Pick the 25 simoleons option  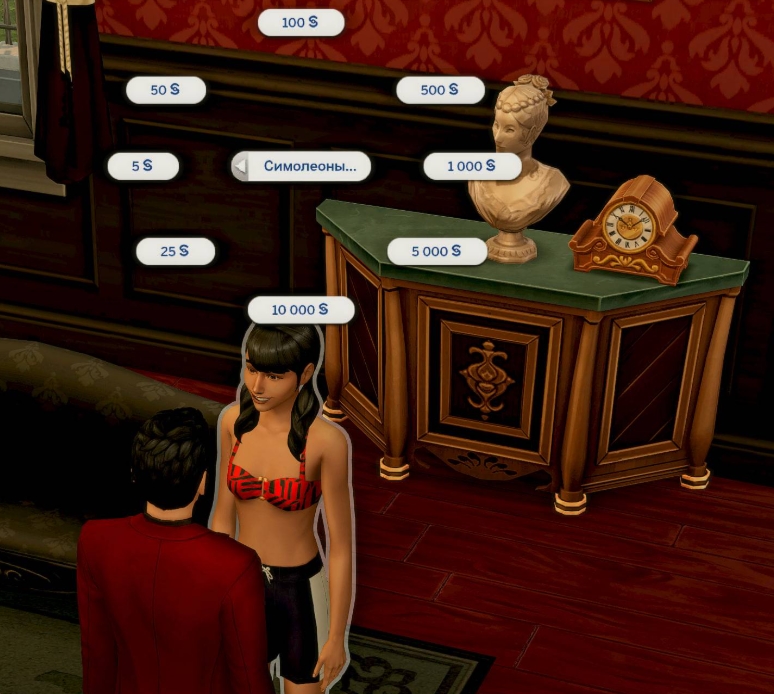[175, 251]
